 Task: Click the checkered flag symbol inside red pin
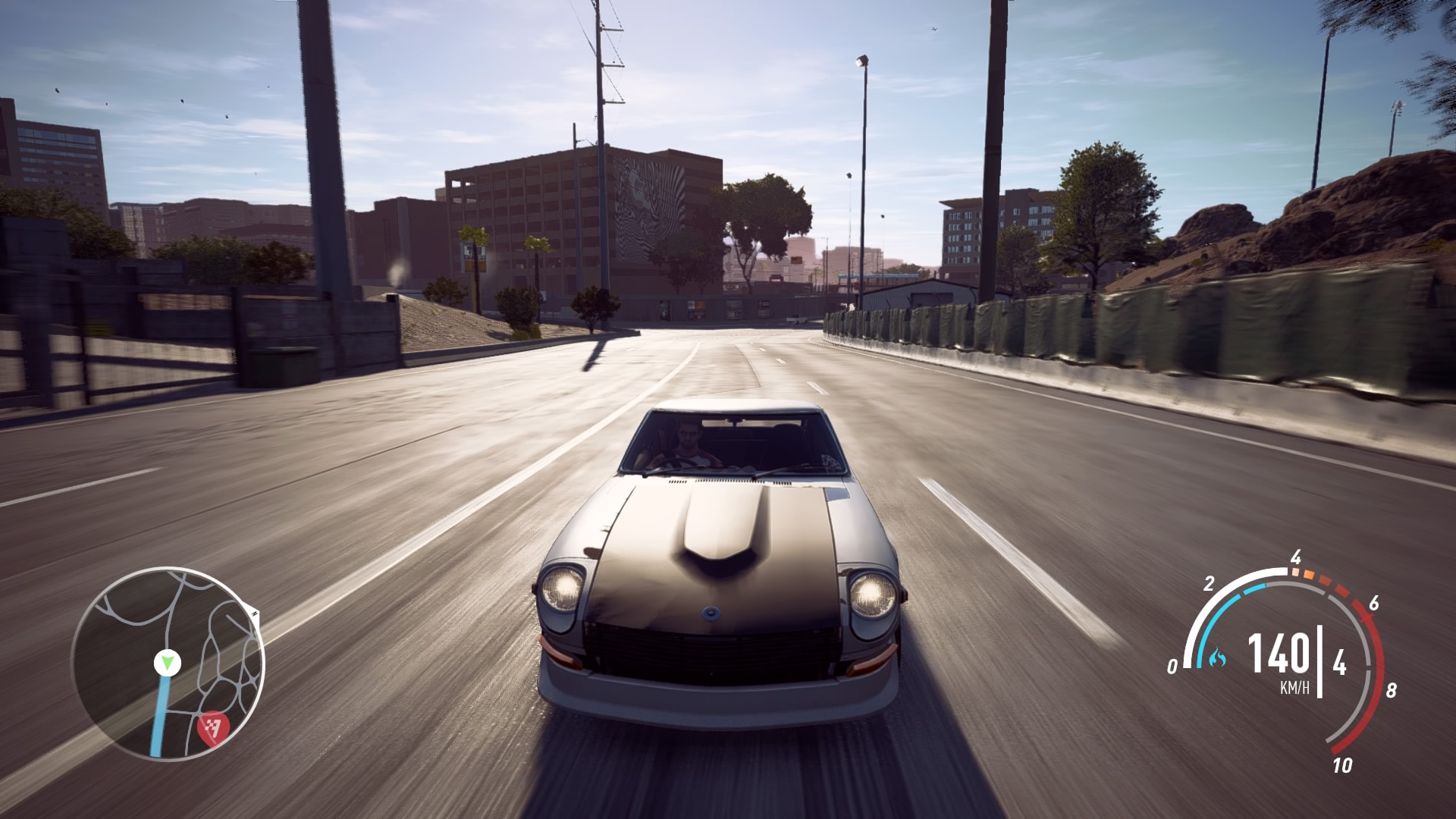click(x=212, y=726)
